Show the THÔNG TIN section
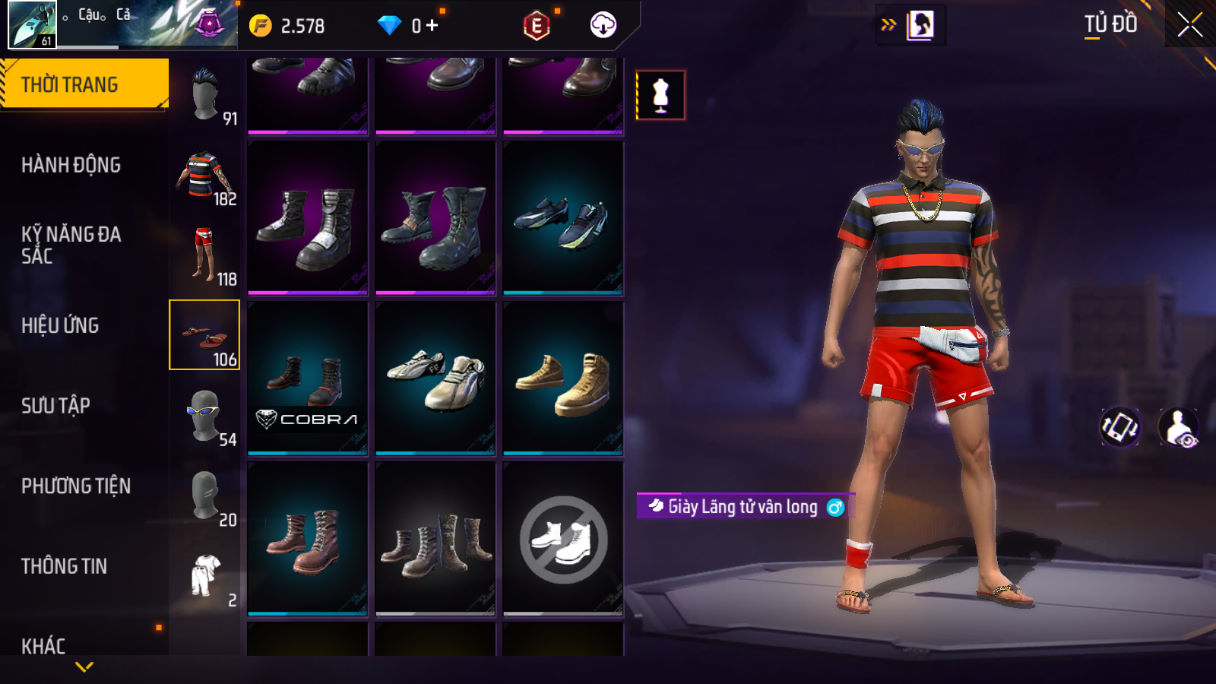The height and width of the screenshot is (684, 1216). pyautogui.click(x=64, y=566)
